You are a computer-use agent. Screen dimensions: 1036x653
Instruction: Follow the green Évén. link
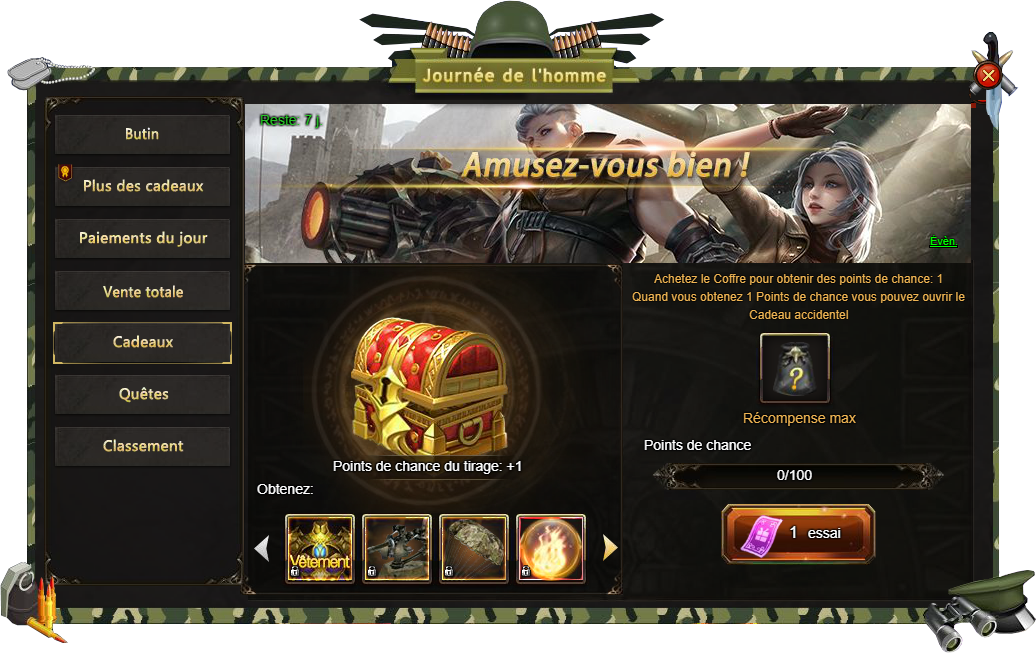(943, 241)
